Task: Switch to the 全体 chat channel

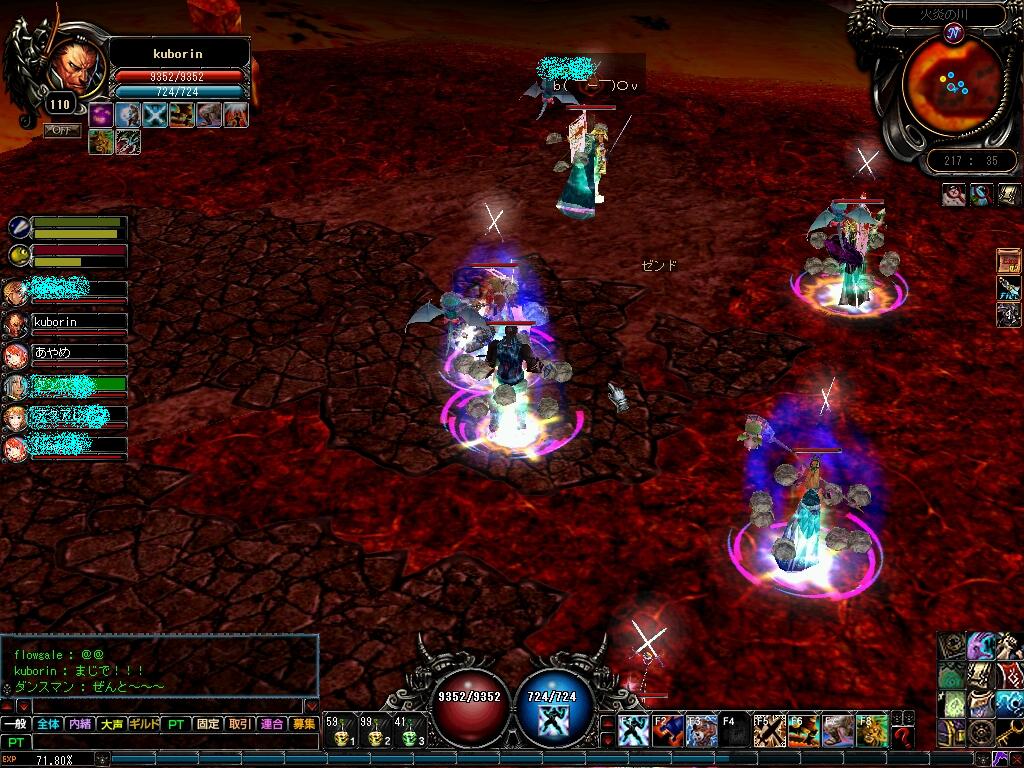Action: (x=48, y=724)
